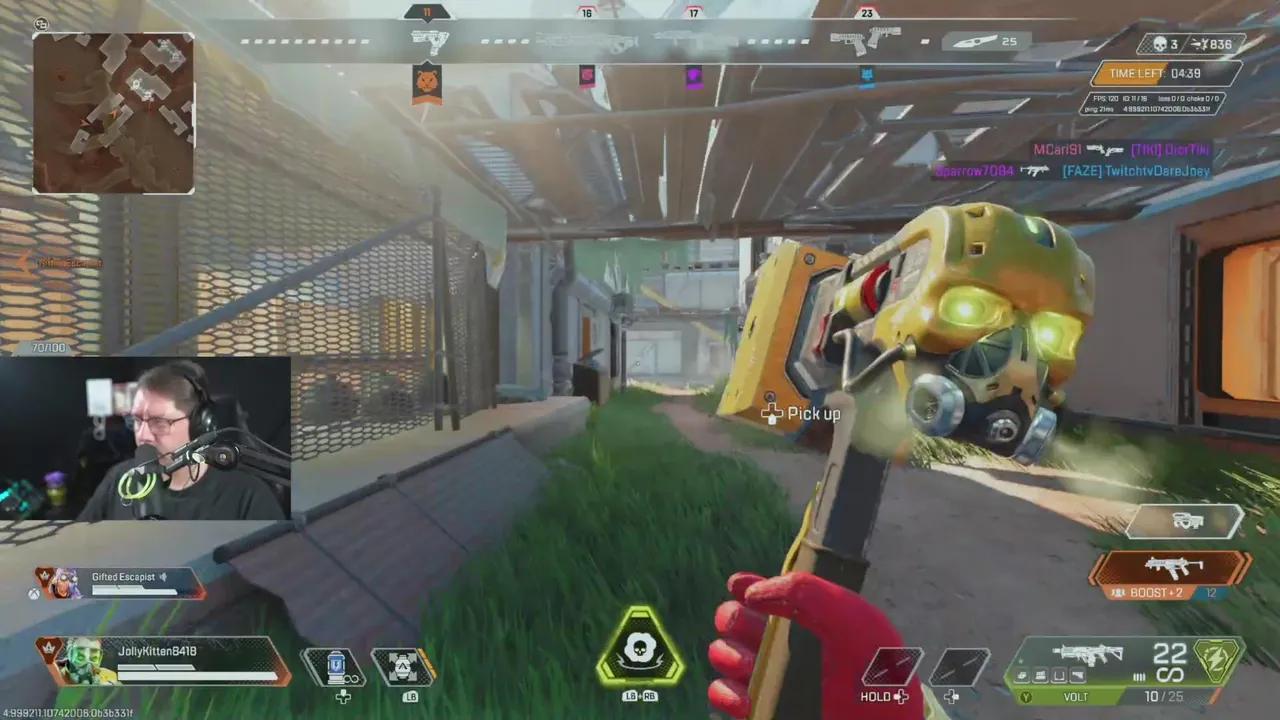Screen dimensions: 1280x720
Task: Click the Mobile Respawn Beacon skull icon
Action: 640,648
